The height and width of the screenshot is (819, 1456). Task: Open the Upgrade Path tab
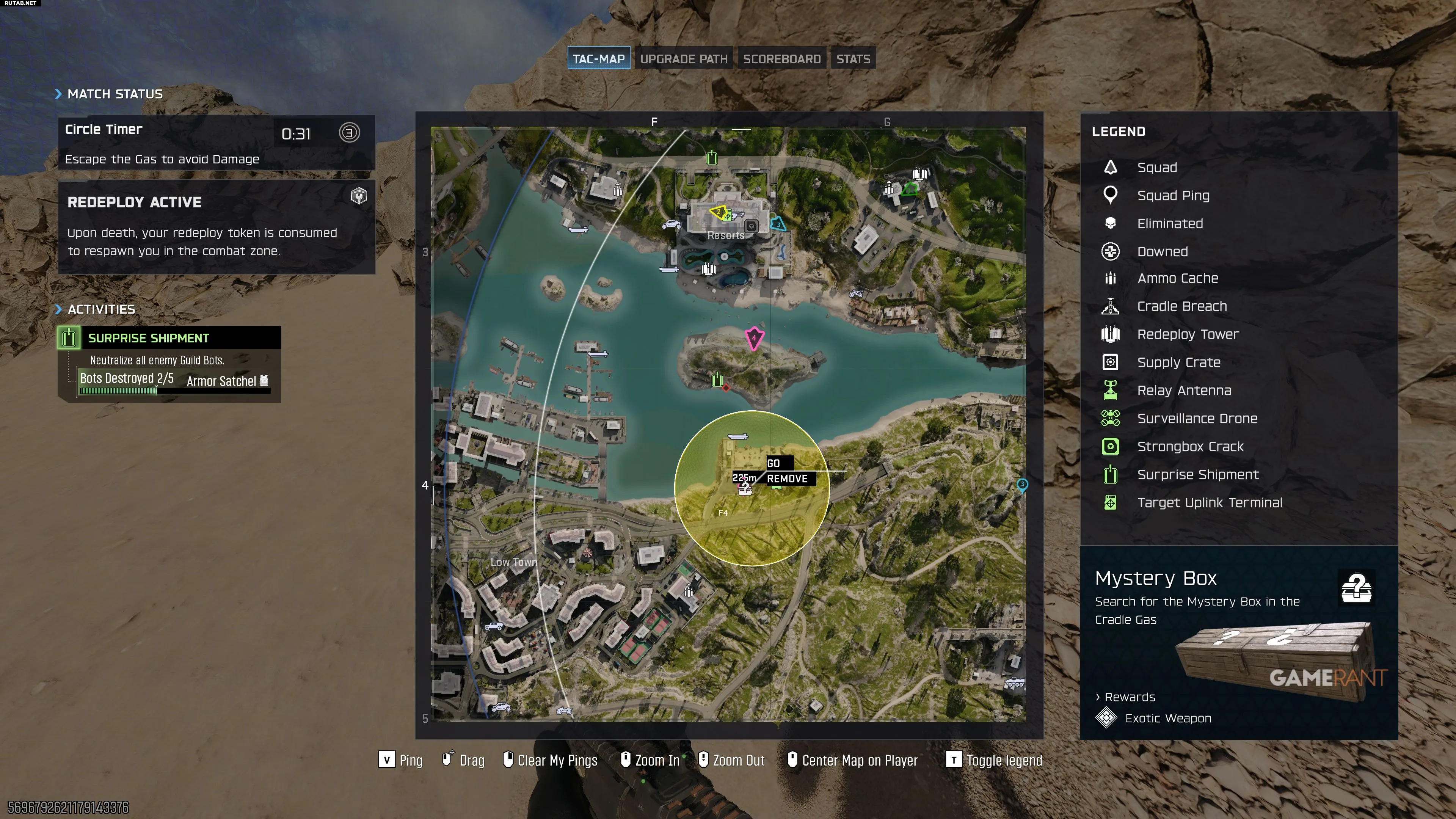[684, 59]
